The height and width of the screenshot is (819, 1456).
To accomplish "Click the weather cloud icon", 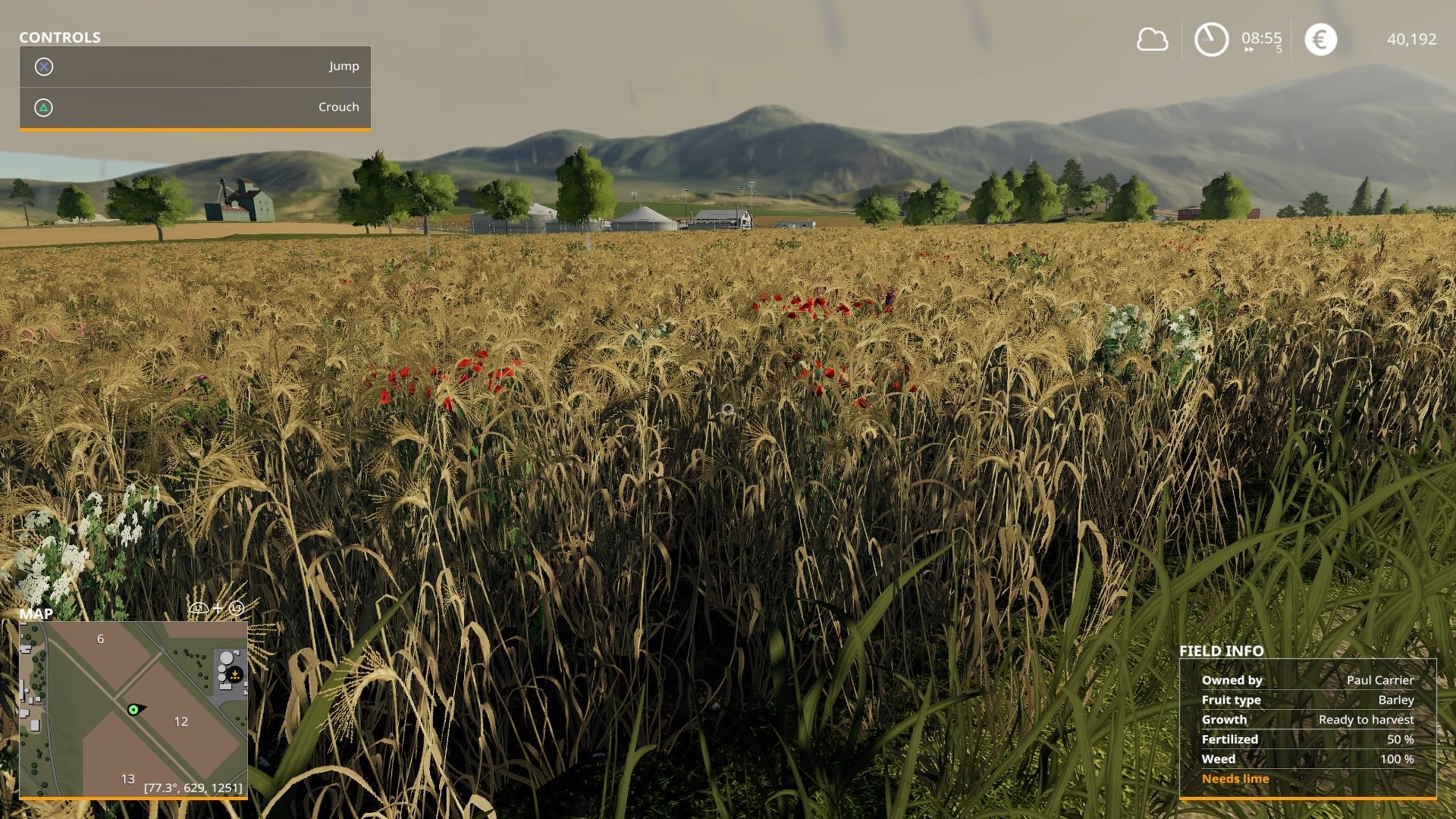I will (1153, 39).
